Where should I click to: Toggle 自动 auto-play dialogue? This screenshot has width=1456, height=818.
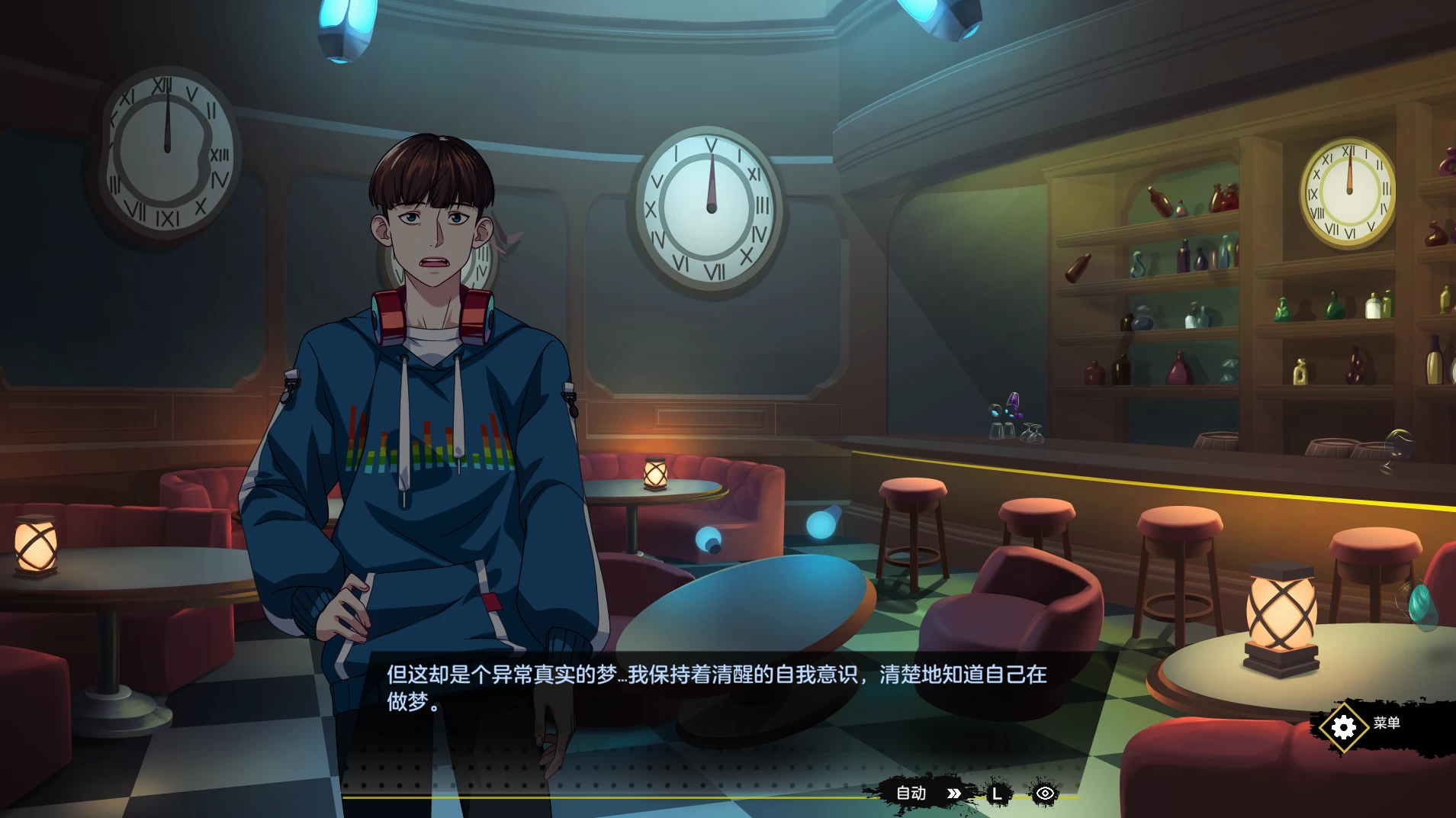point(911,794)
